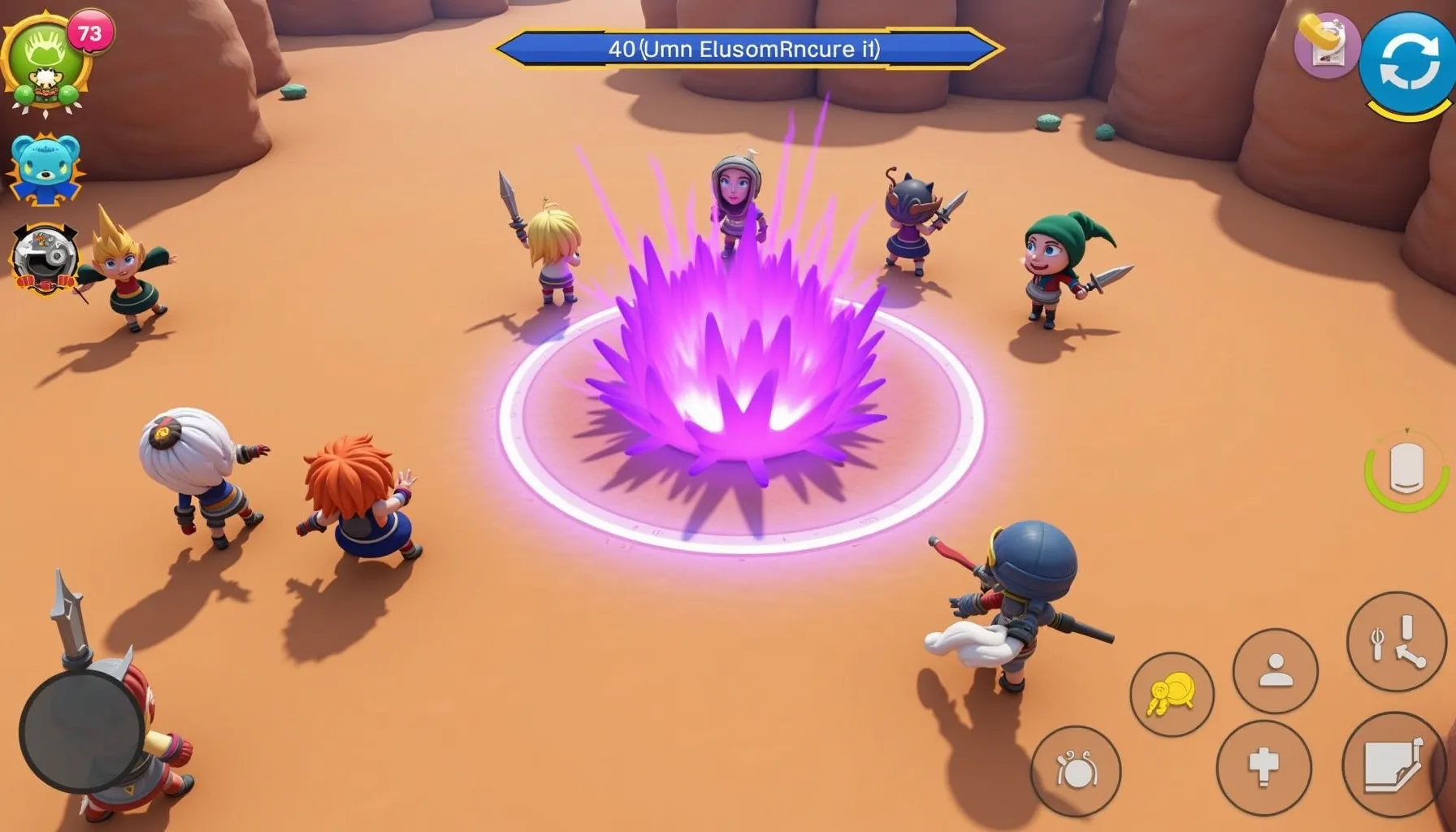Tap the white cylinder button with green ring
This screenshot has width=1456, height=832.
(x=1406, y=470)
